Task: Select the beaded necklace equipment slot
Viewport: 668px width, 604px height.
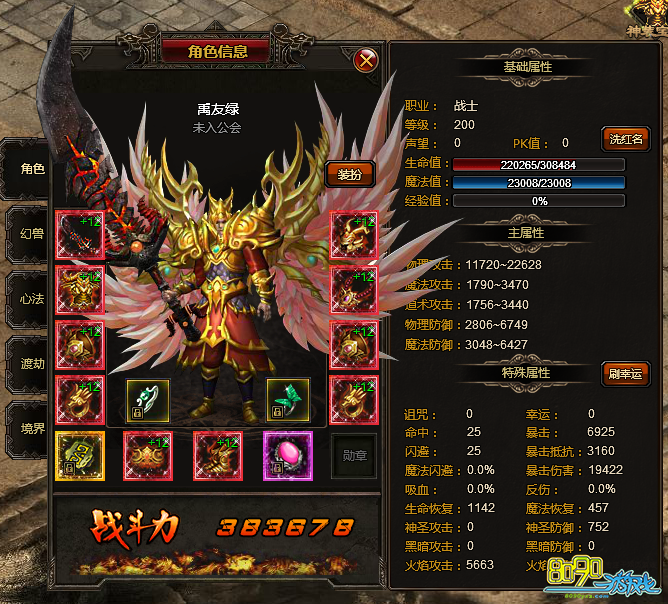Action: click(x=355, y=290)
